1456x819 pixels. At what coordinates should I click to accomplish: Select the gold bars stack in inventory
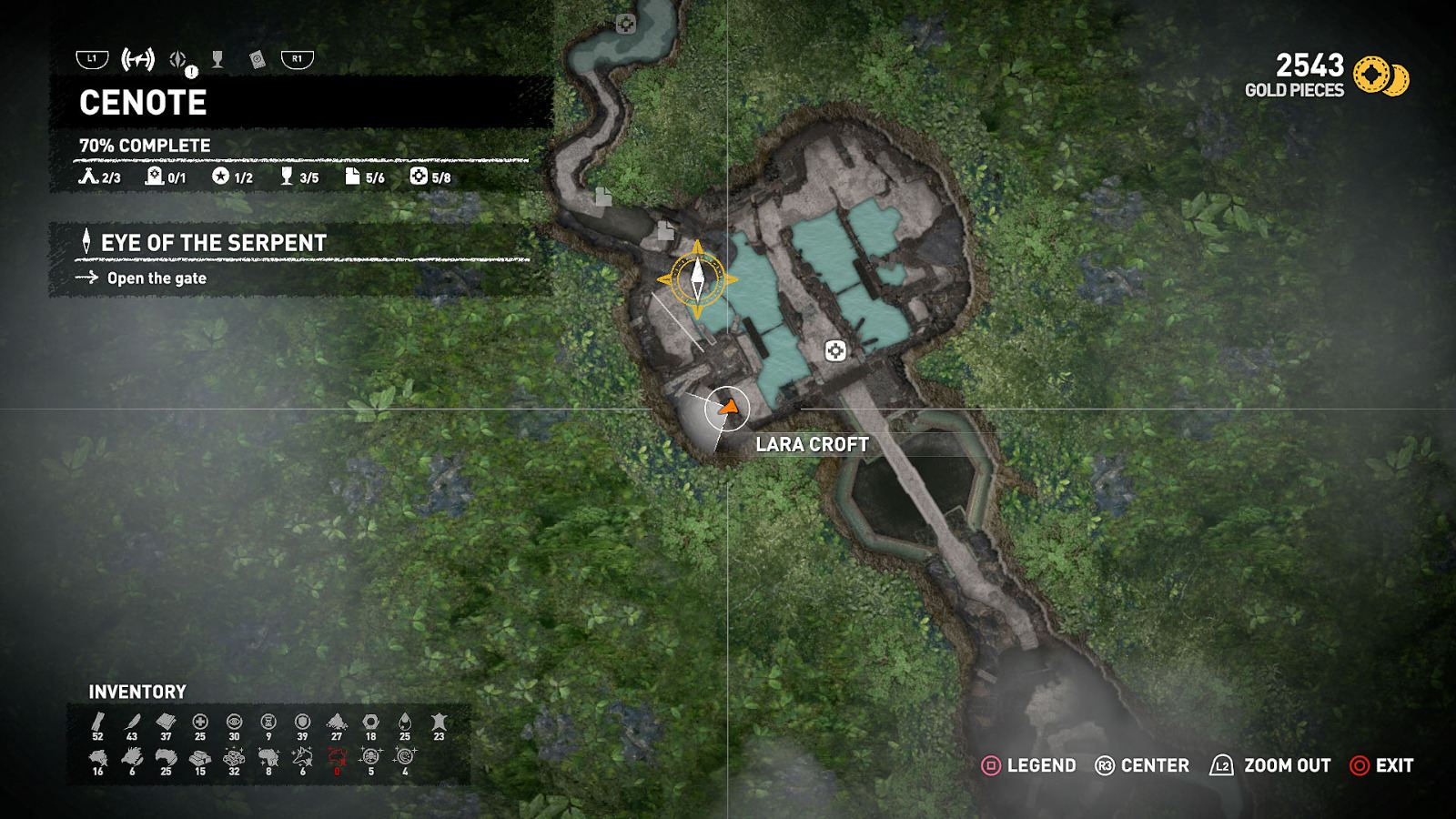(200, 758)
